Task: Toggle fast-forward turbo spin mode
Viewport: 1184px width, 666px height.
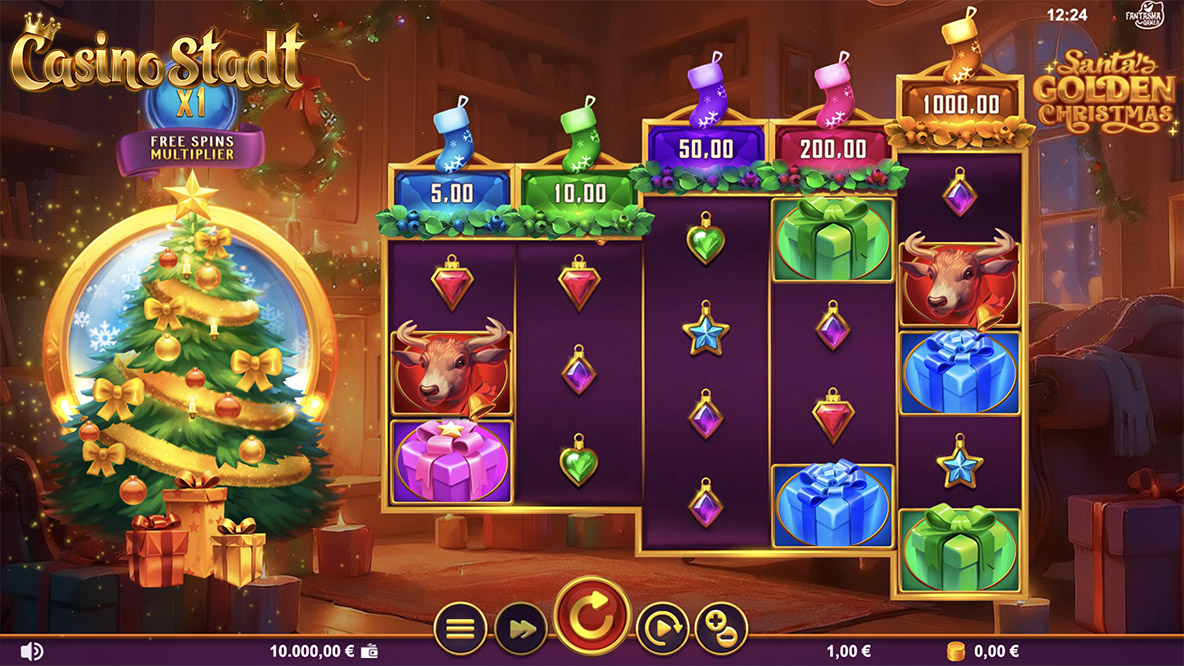Action: tap(520, 630)
